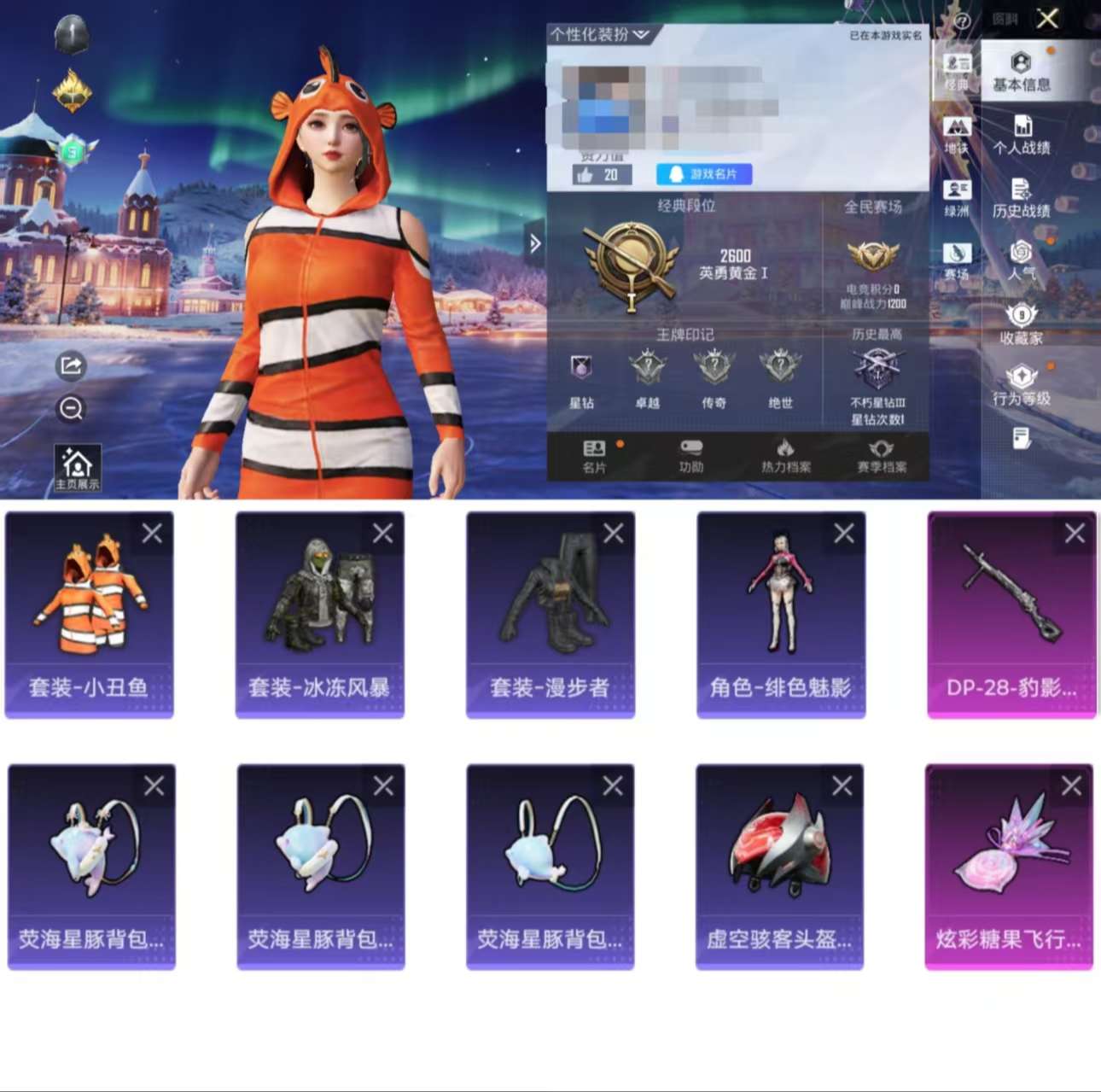
Task: Remove the 套装-小丑鱼 clownfish outfit card
Action: pos(153,533)
